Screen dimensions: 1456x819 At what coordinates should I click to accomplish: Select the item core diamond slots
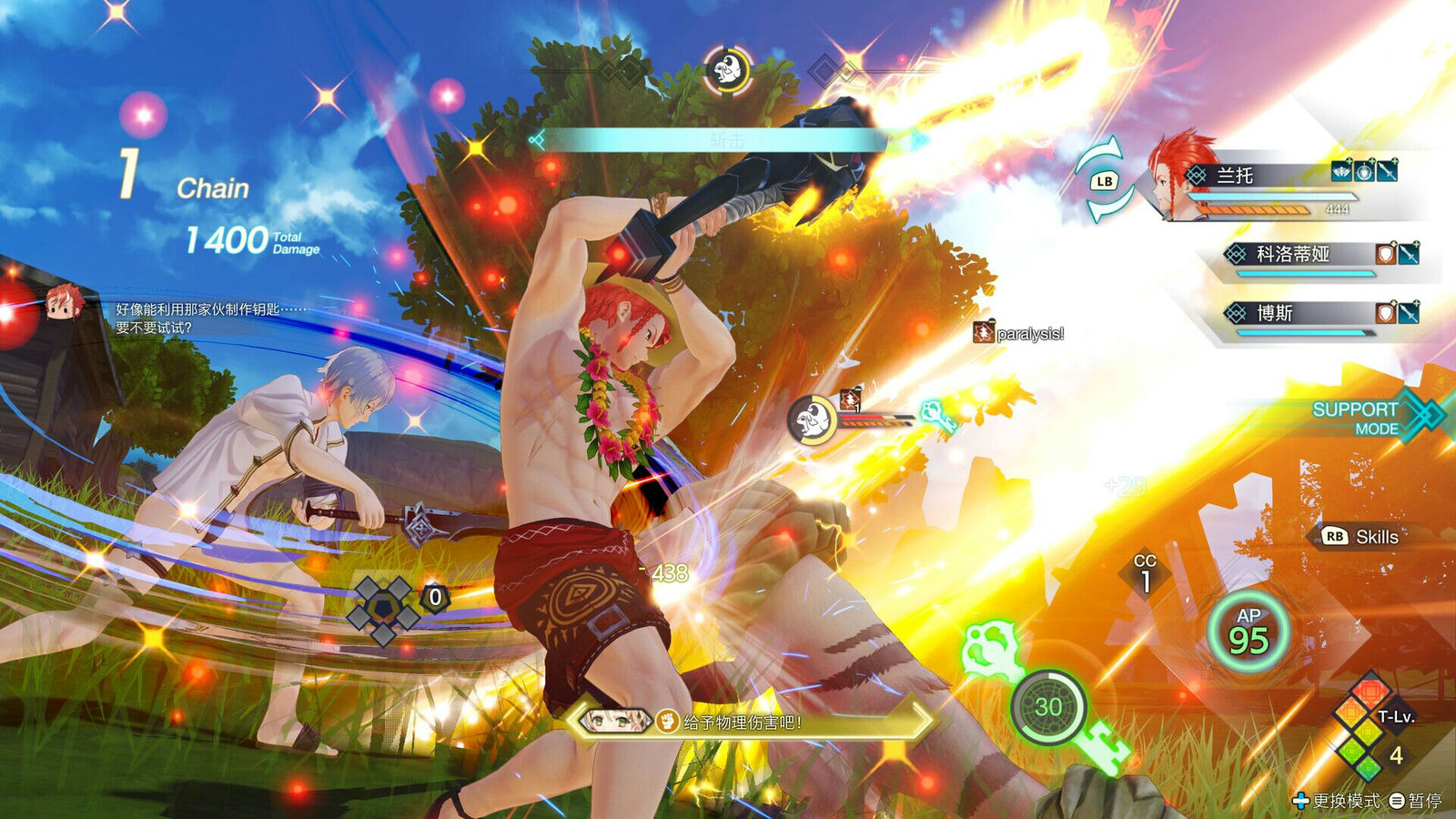click(383, 606)
